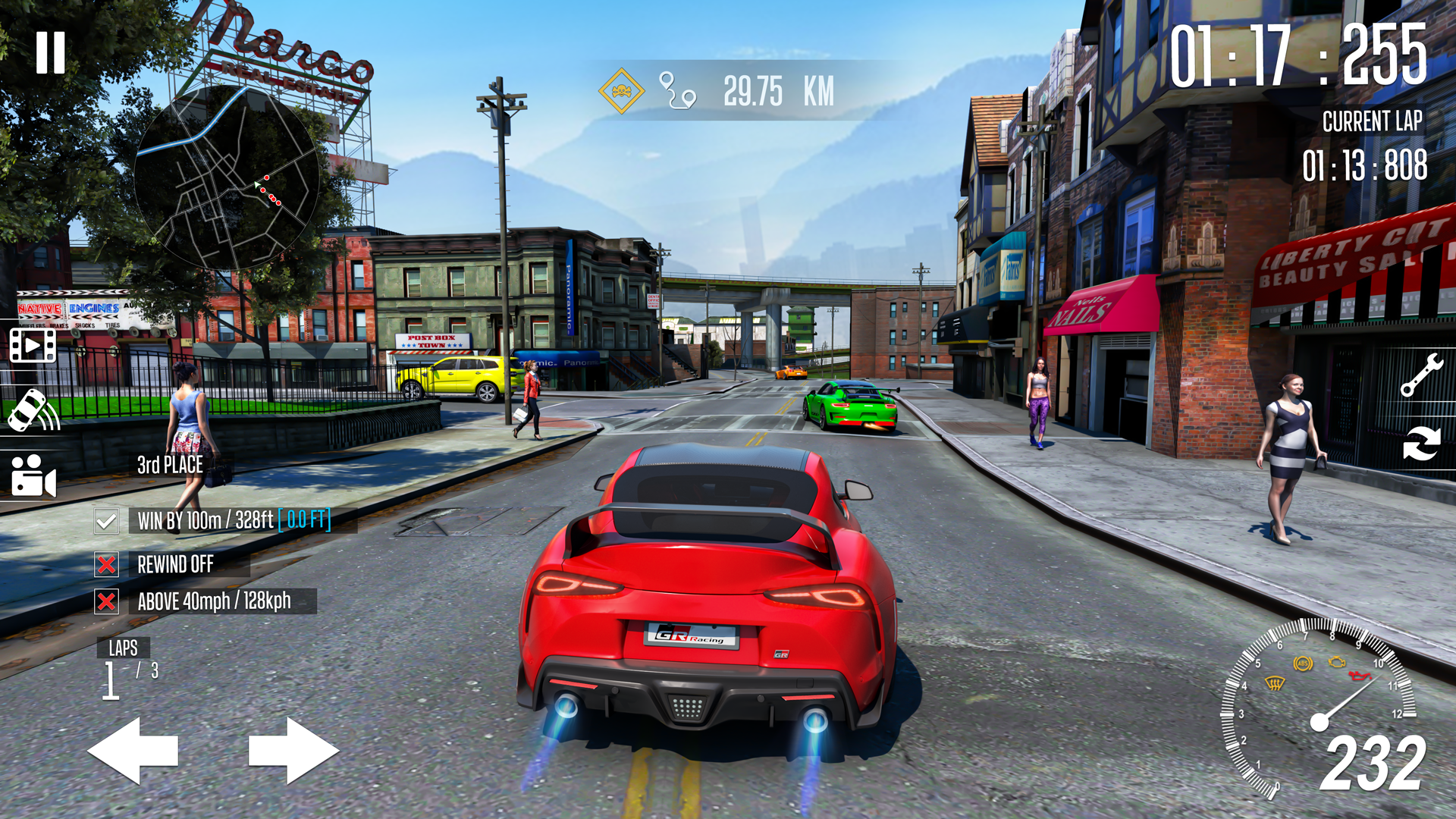Expand the minimap

coord(227,178)
